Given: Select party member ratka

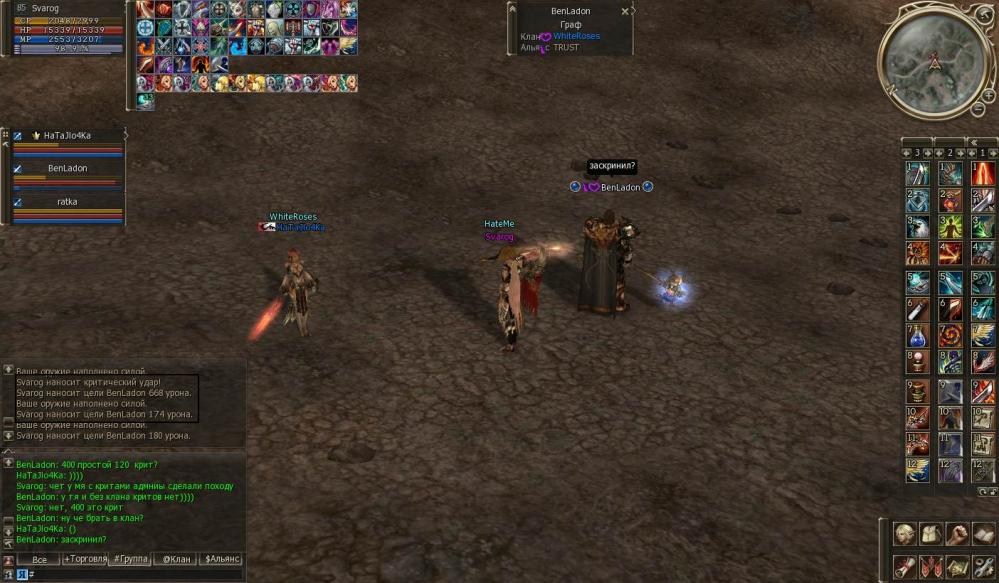Looking at the screenshot, I should (67, 202).
